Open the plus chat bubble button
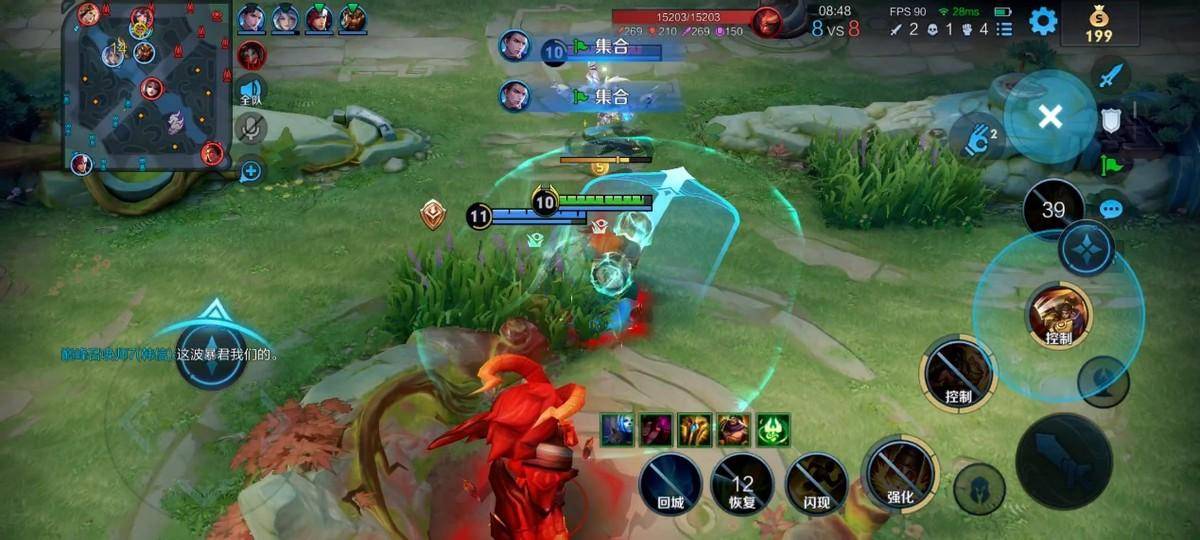Screen dimensions: 1200x540 tap(250, 171)
